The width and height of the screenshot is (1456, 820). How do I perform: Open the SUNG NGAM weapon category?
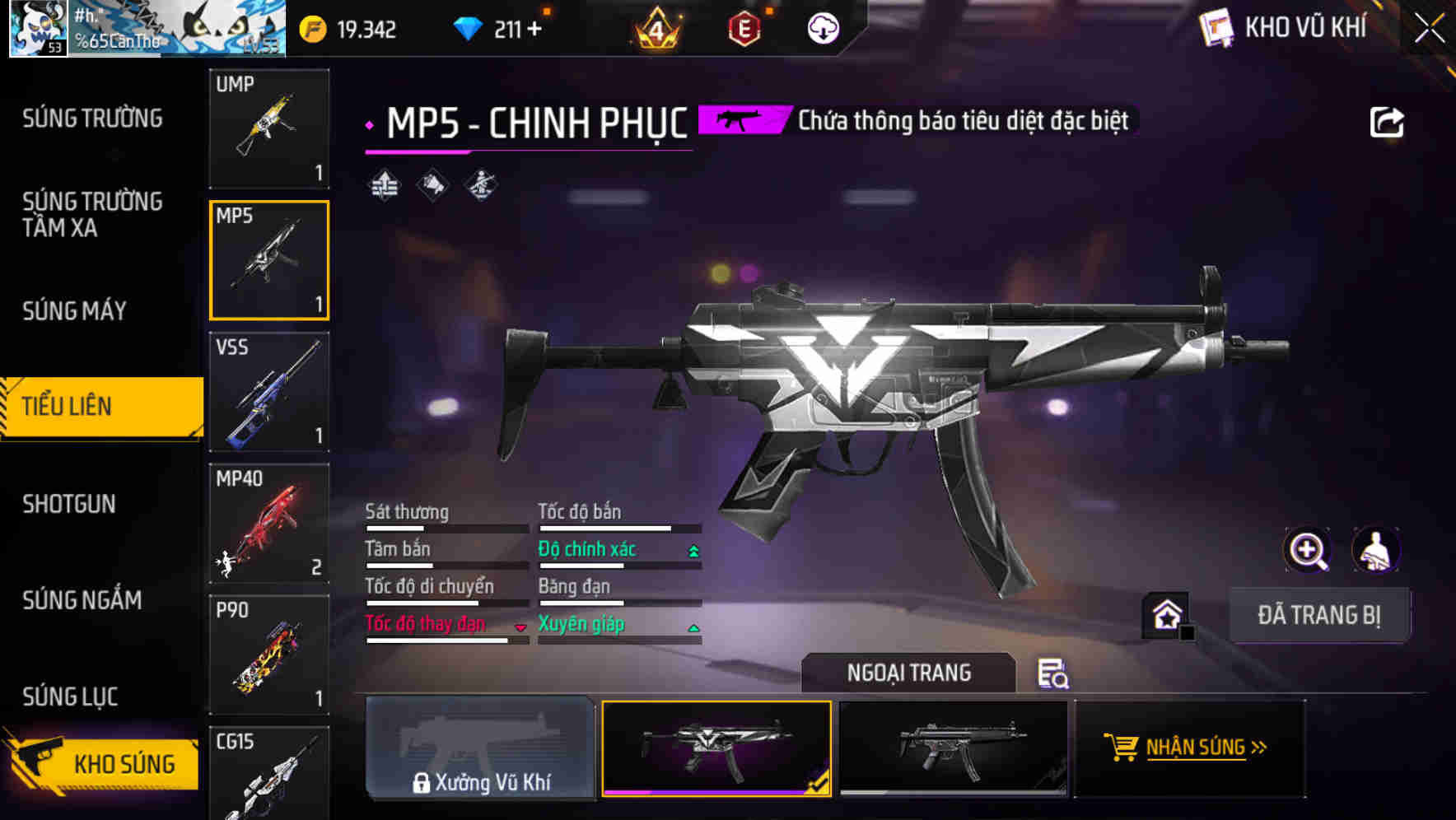(82, 600)
